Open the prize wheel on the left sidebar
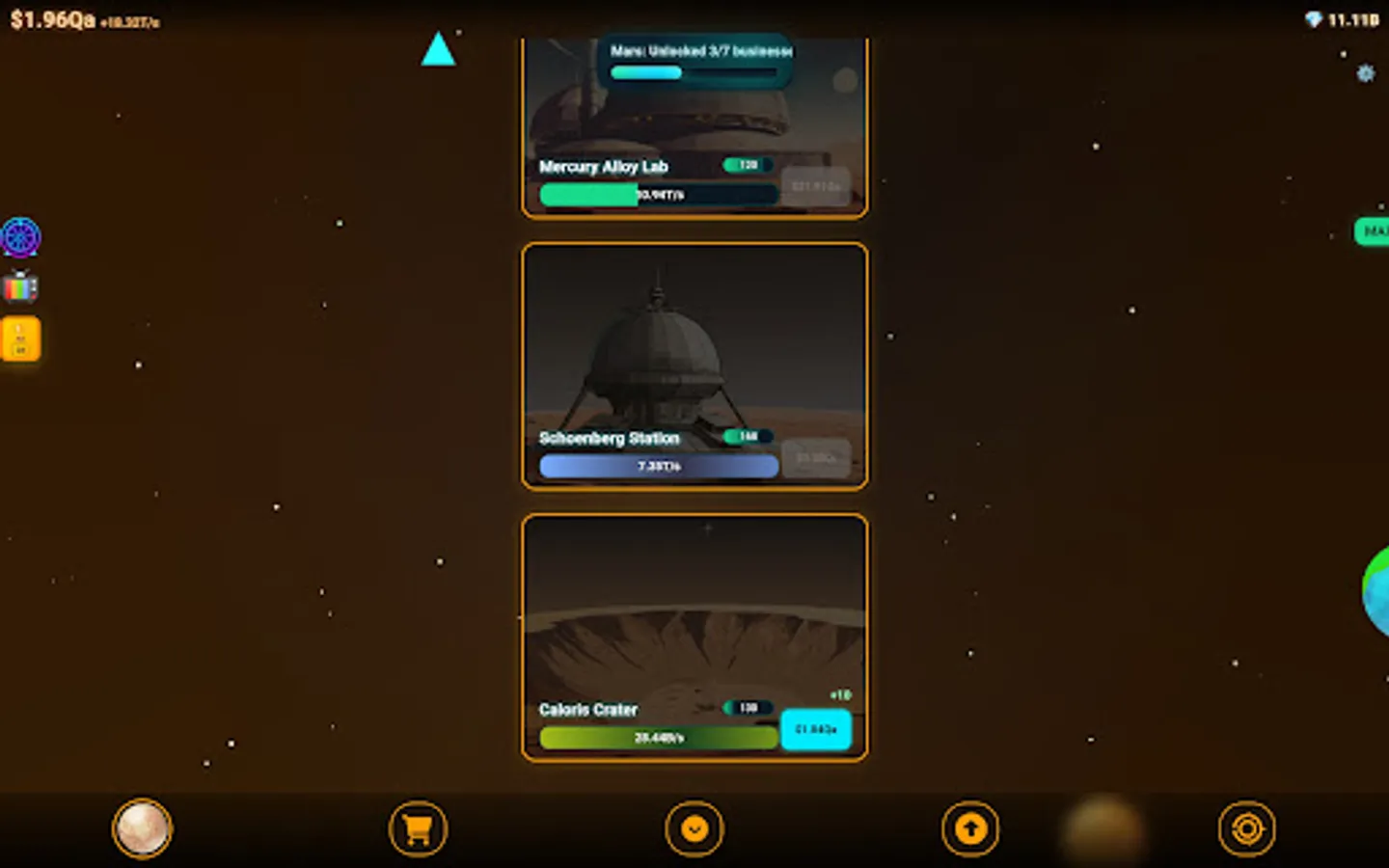This screenshot has height=868, width=1389. coord(21,237)
